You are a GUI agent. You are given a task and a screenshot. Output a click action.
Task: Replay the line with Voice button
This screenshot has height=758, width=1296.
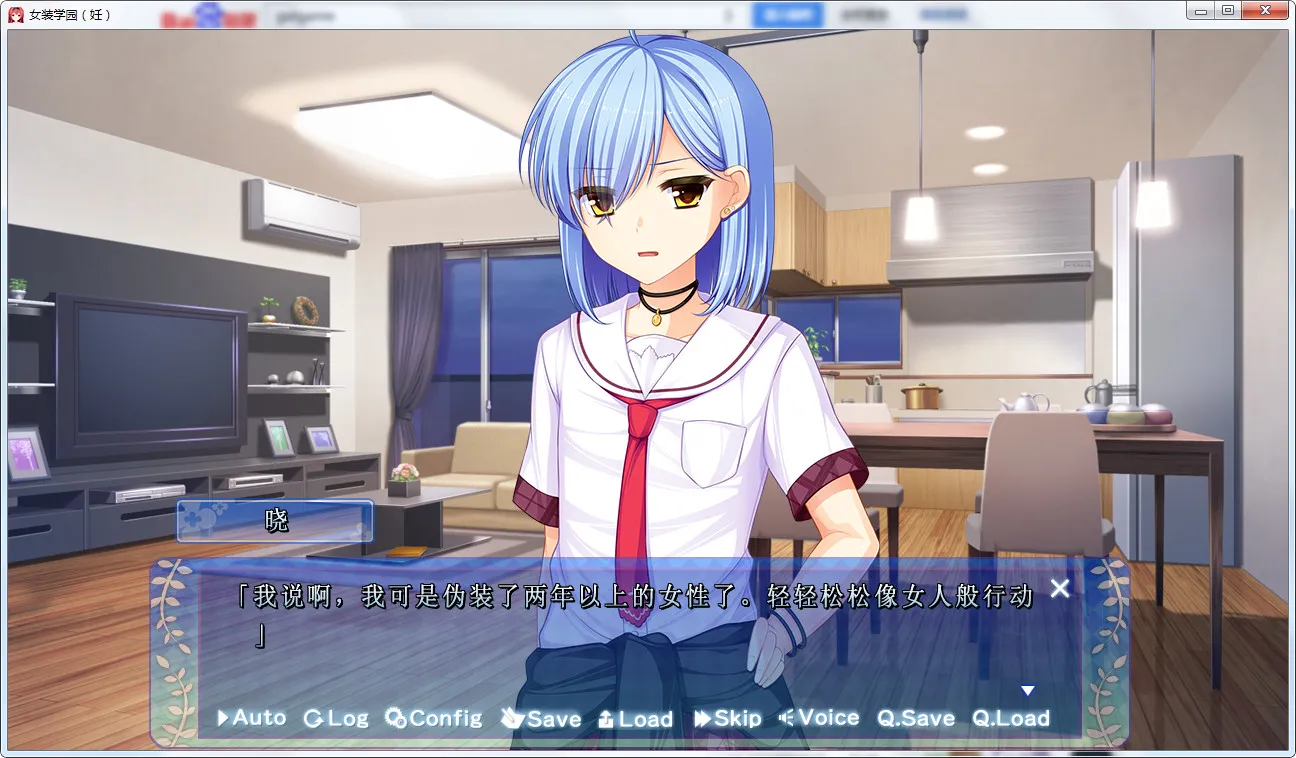click(x=819, y=718)
